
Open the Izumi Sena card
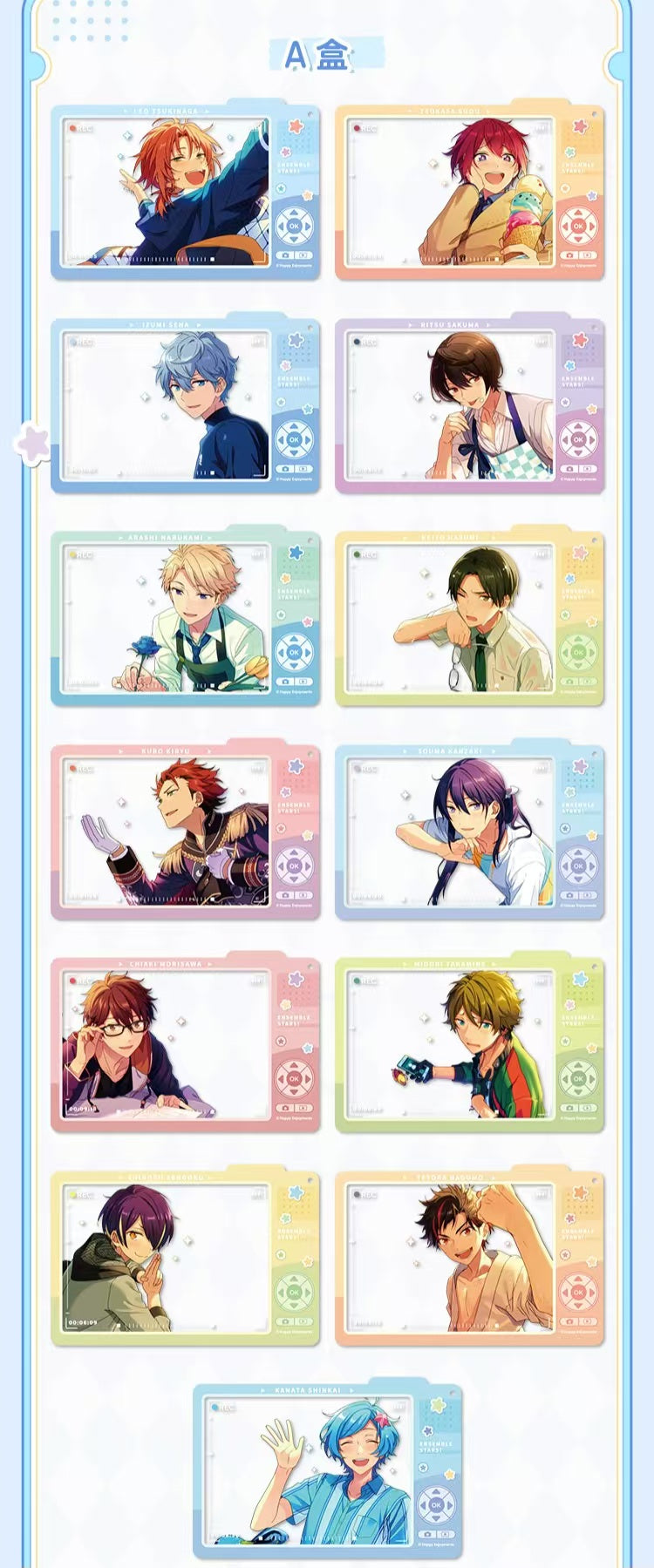pos(185,406)
